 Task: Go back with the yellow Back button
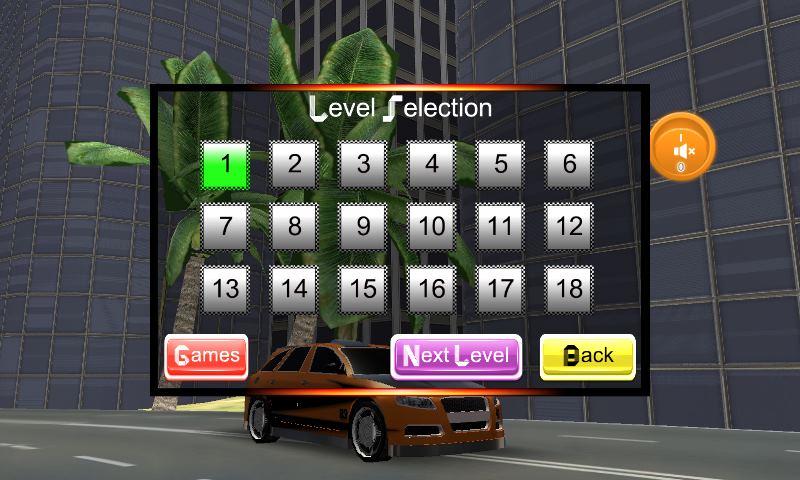tap(587, 356)
